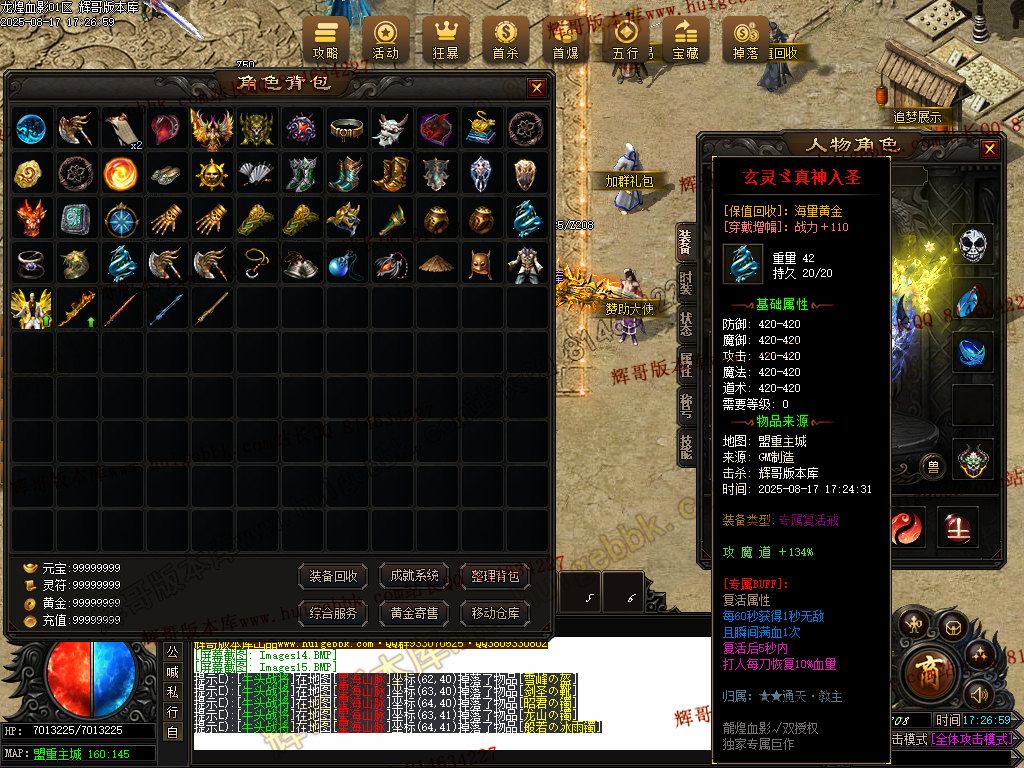
Task: Click the 装备回收 equipment recycle button
Action: pyautogui.click(x=334, y=576)
